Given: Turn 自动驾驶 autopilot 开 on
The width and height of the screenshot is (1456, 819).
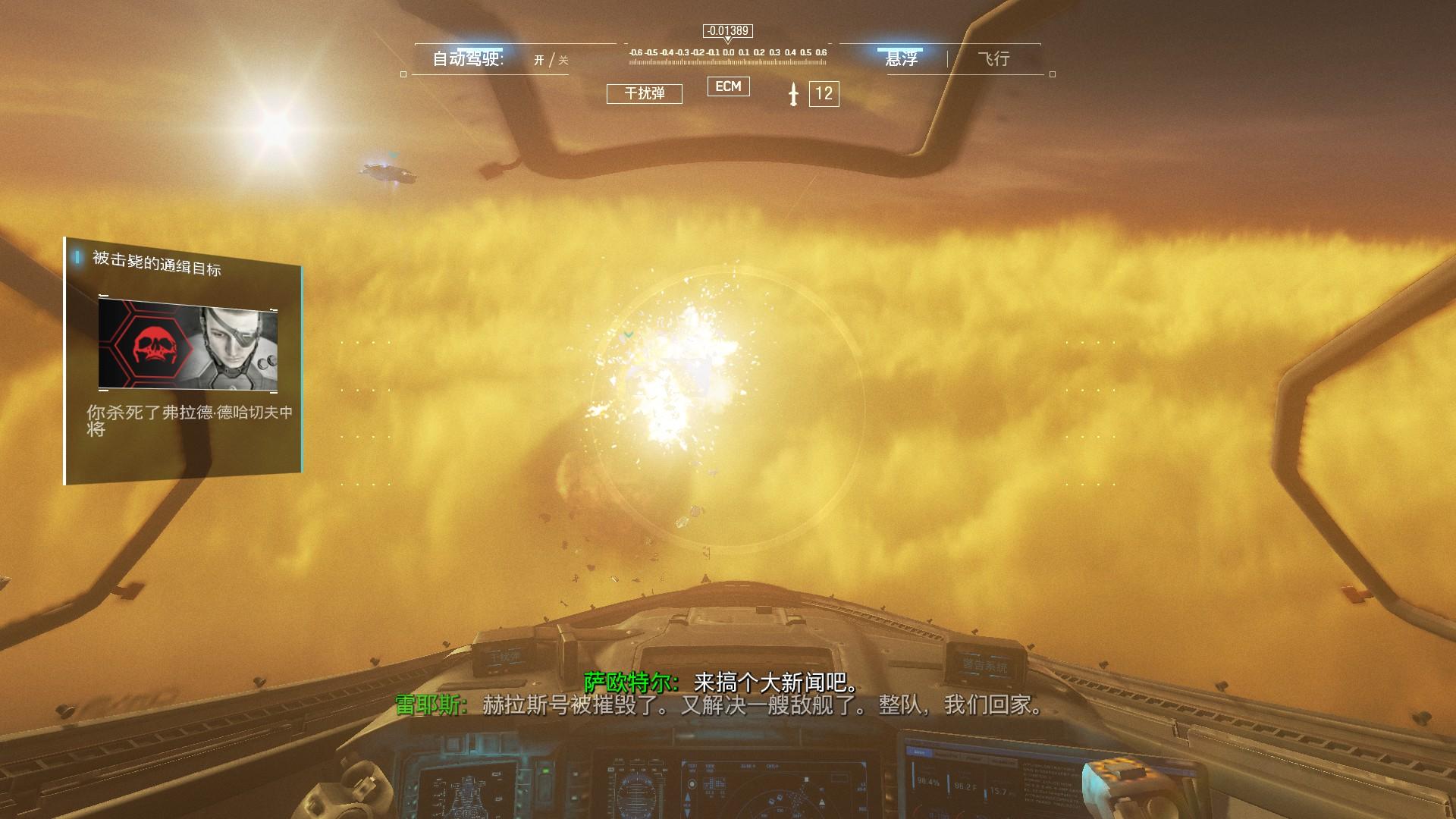Looking at the screenshot, I should (538, 61).
